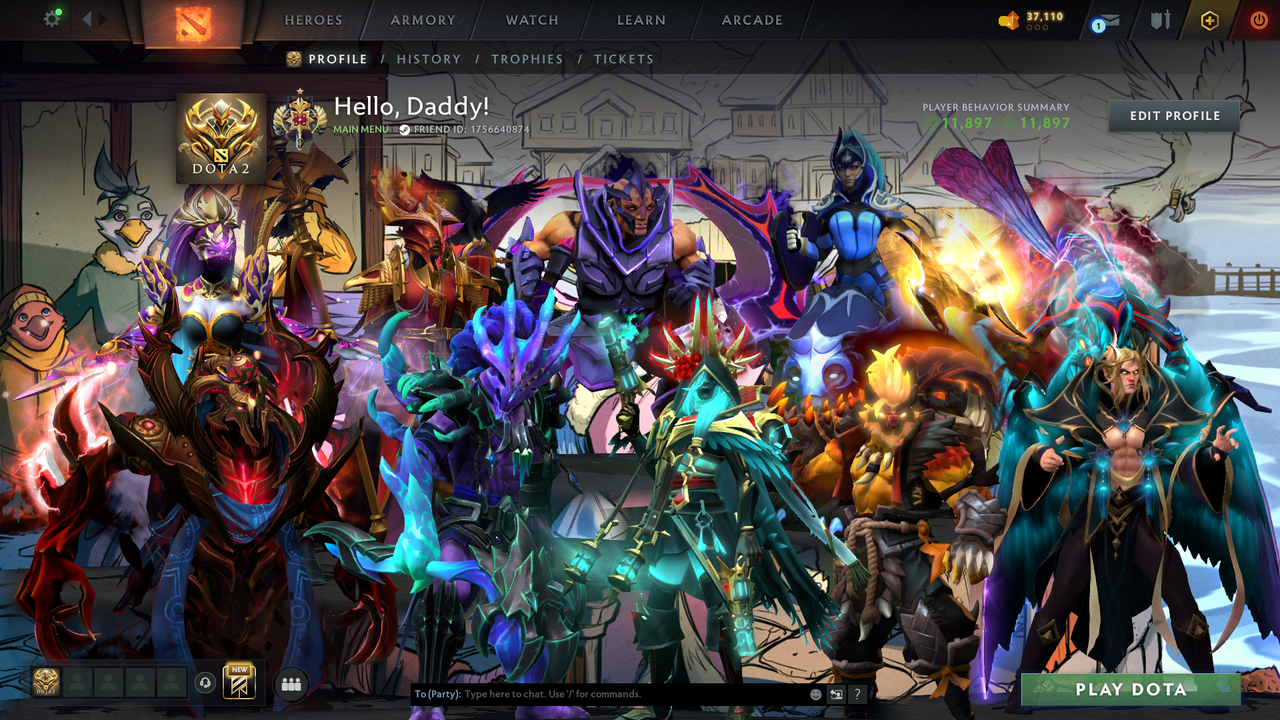Screen dimensions: 1280x720
Task: Switch to the HISTORY tab
Action: click(x=429, y=59)
